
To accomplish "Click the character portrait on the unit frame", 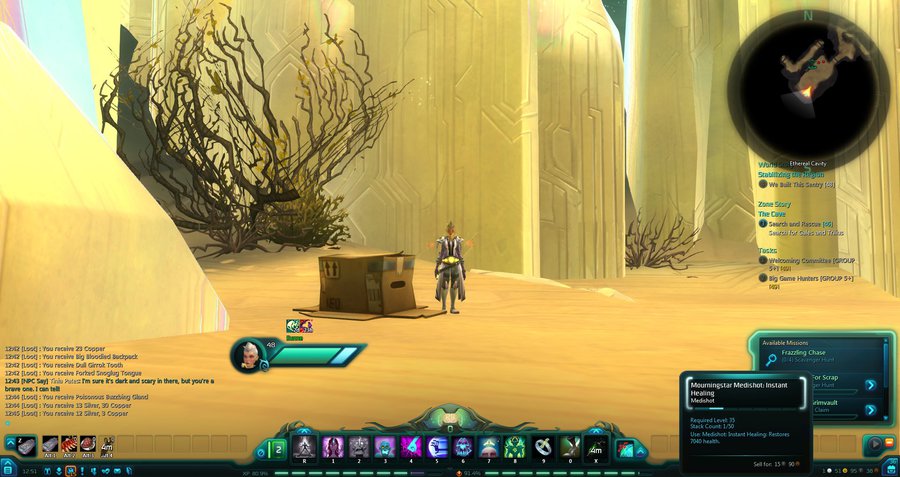I will [249, 355].
